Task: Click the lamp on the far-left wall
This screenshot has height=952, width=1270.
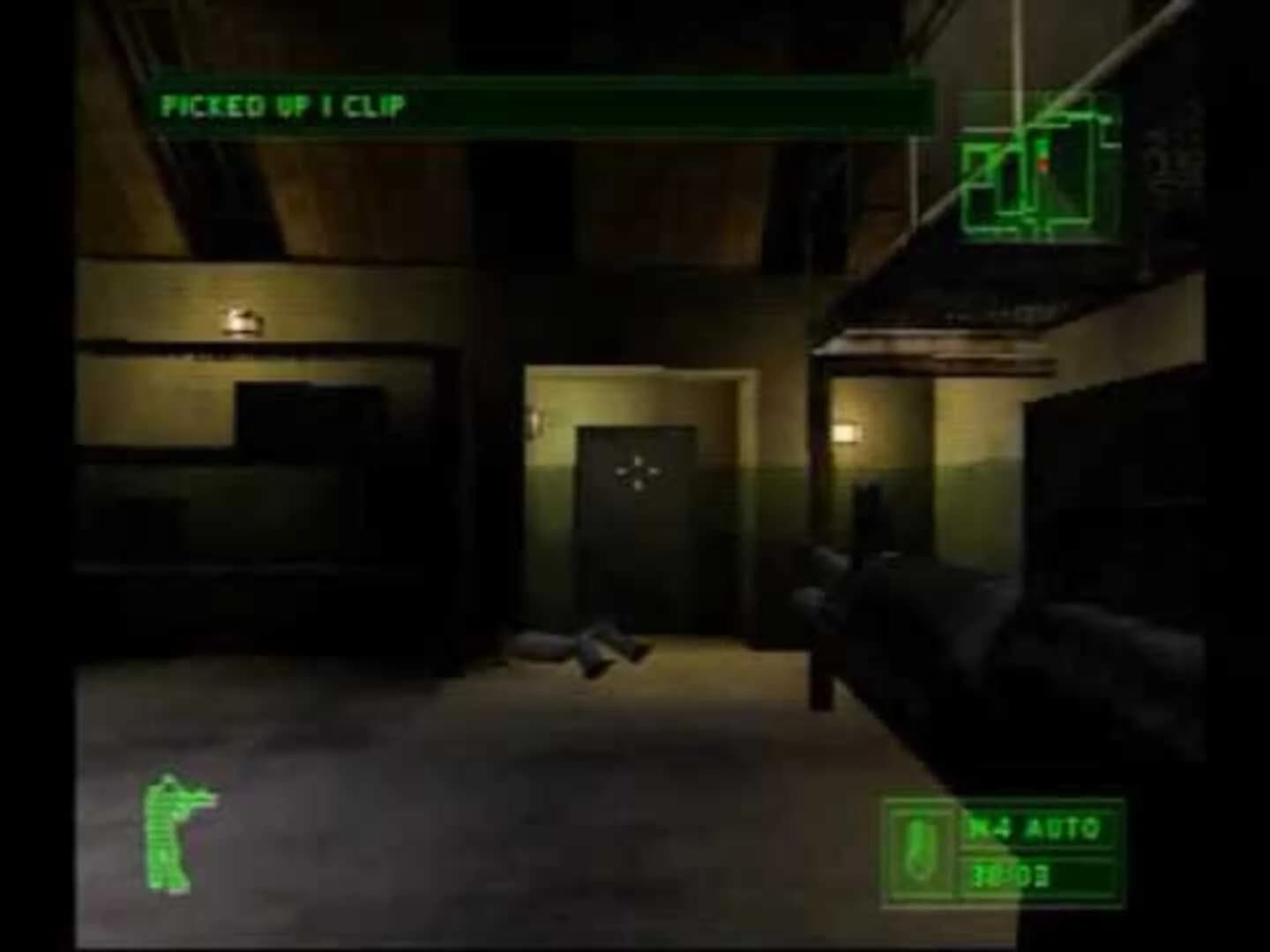Action: point(241,321)
